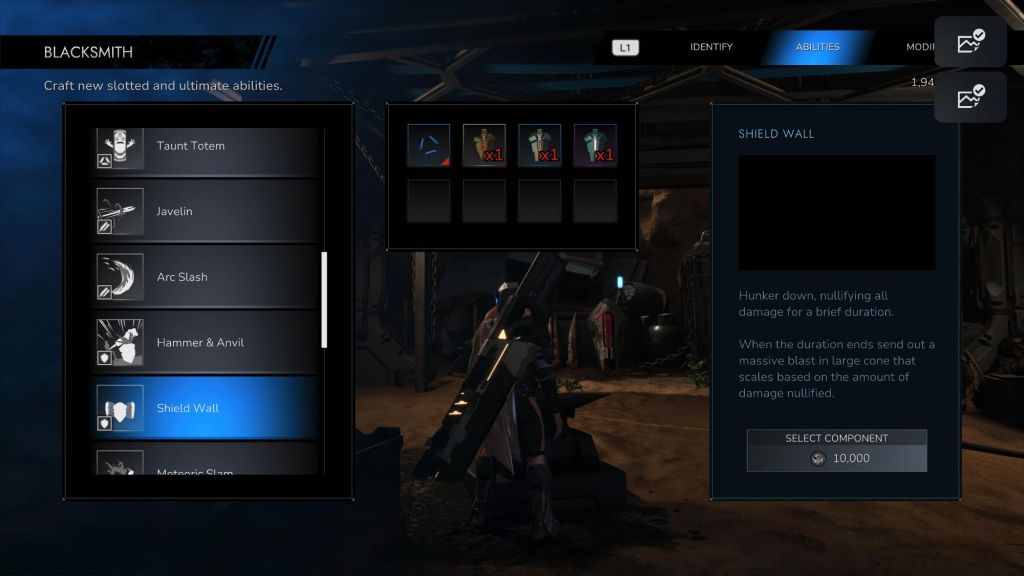Viewport: 1024px width, 576px height.
Task: Select the blue triangle component slot
Action: tap(428, 145)
